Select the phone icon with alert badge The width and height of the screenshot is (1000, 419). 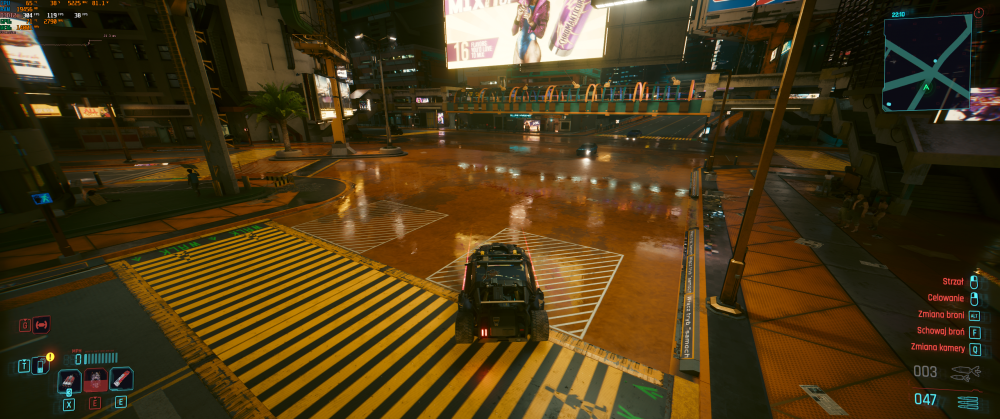tap(41, 365)
